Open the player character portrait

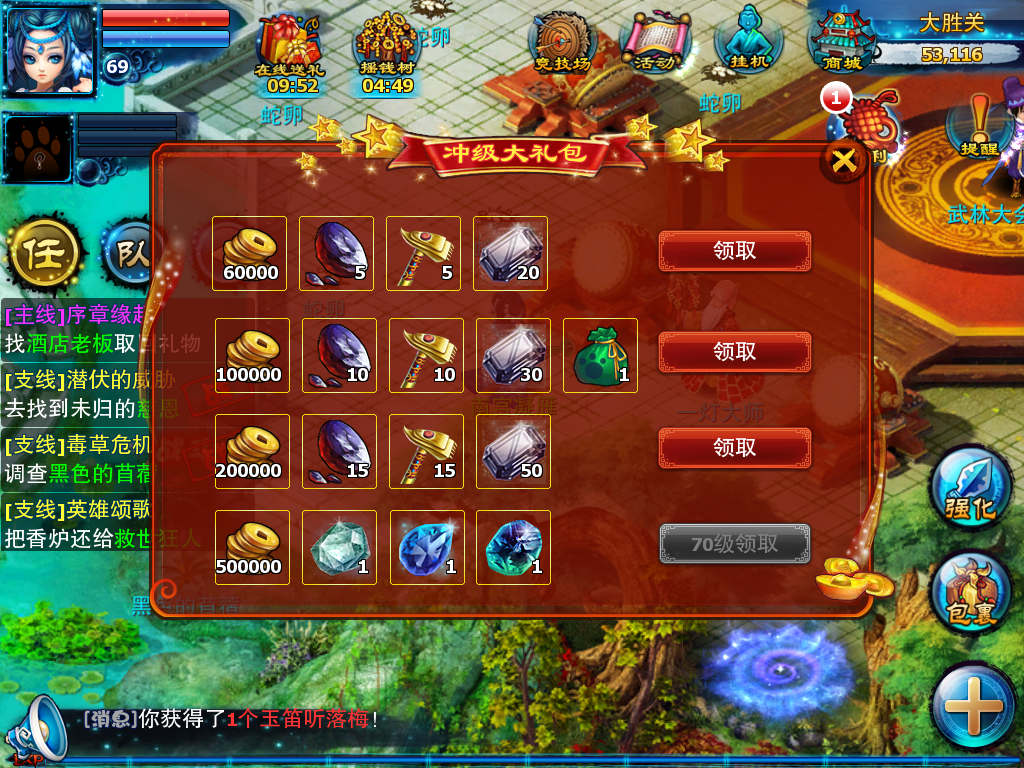[x=50, y=50]
